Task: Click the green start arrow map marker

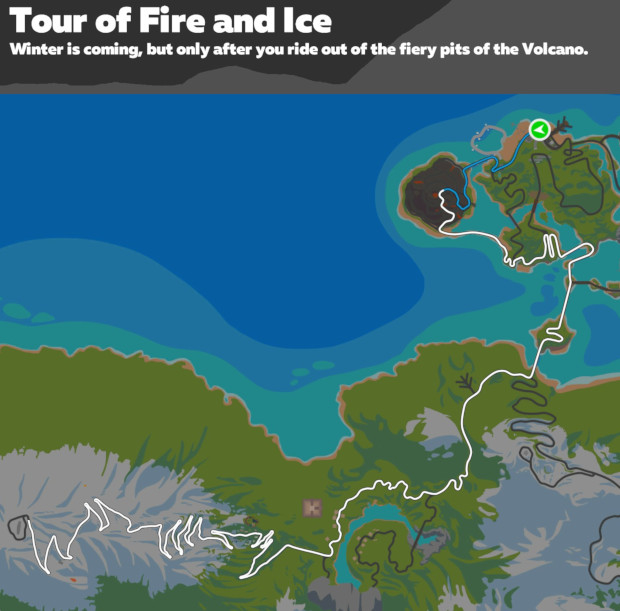Action: coord(539,129)
